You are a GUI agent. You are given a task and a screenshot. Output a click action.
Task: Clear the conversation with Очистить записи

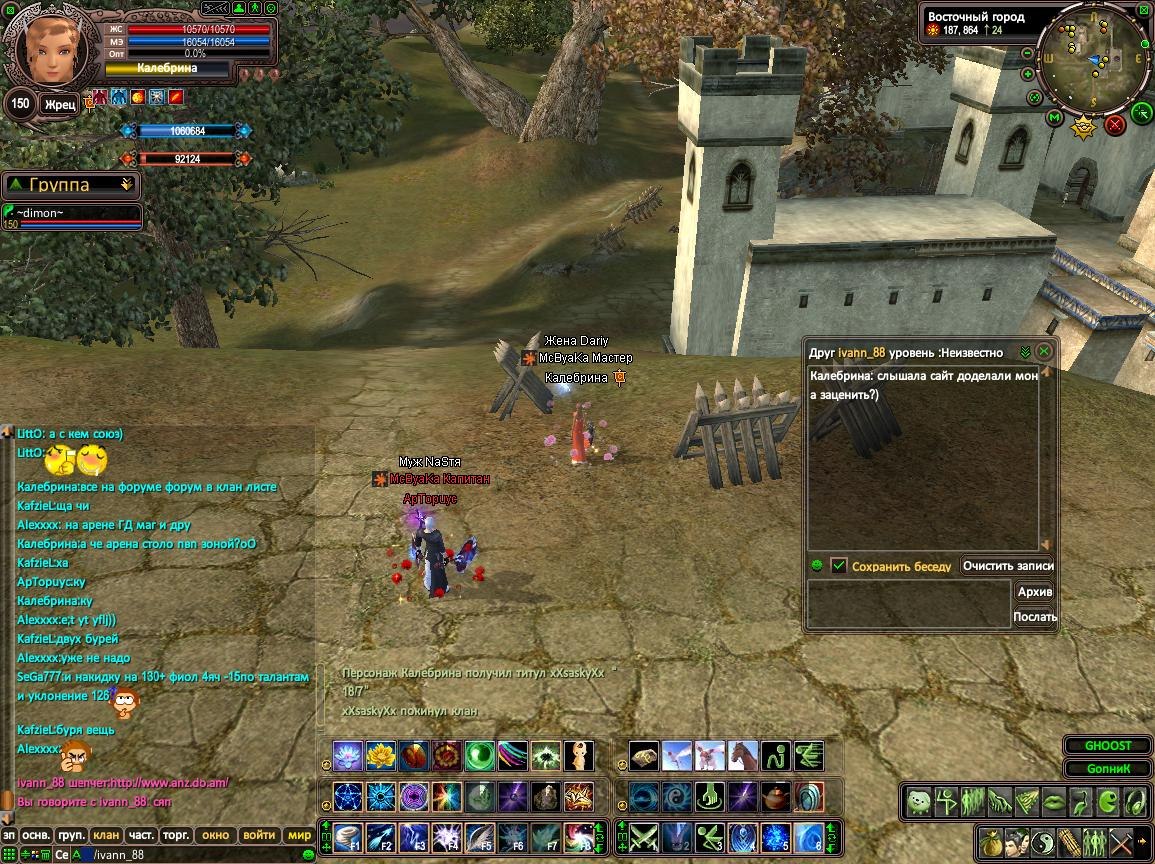point(1007,566)
